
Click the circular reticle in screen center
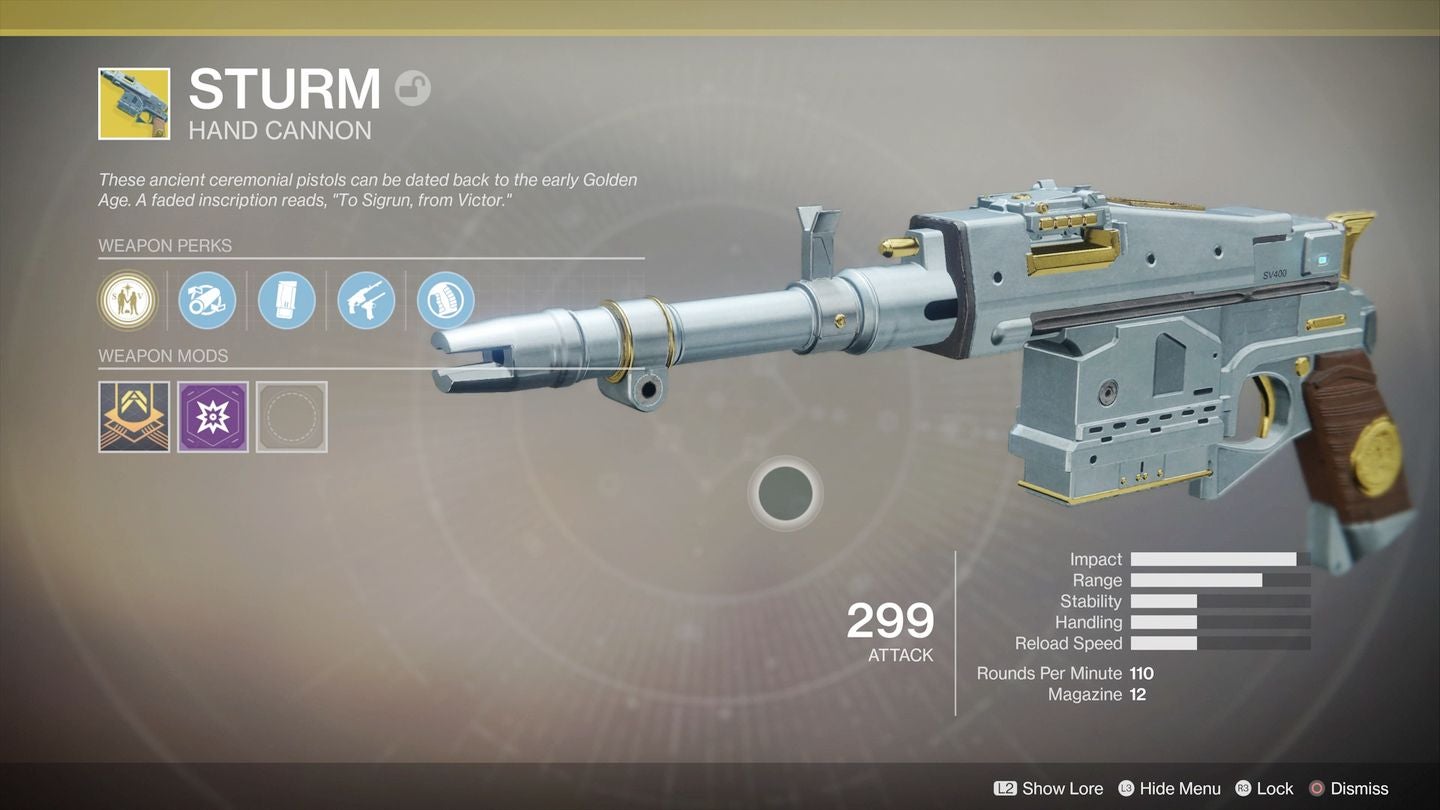pyautogui.click(x=785, y=493)
